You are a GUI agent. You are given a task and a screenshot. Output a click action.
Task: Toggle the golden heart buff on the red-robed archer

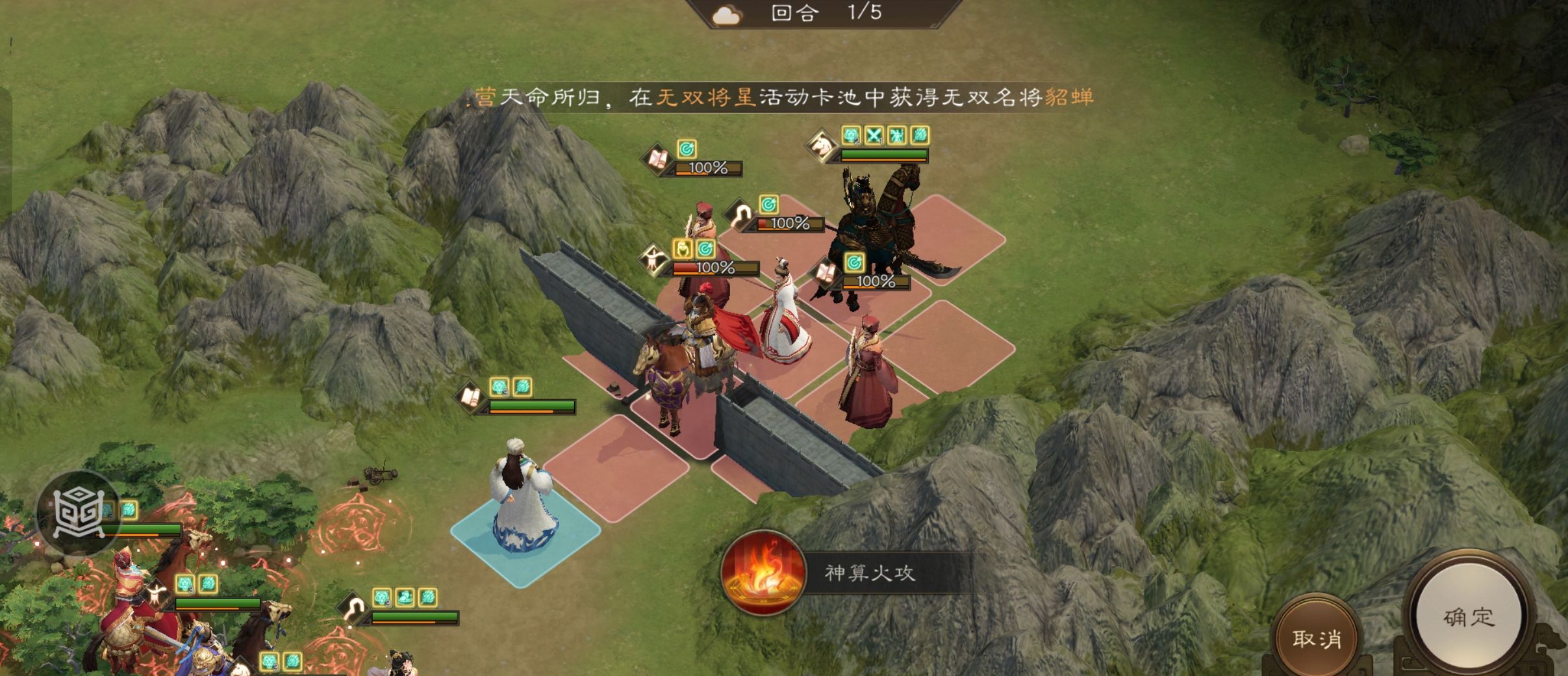[x=682, y=250]
